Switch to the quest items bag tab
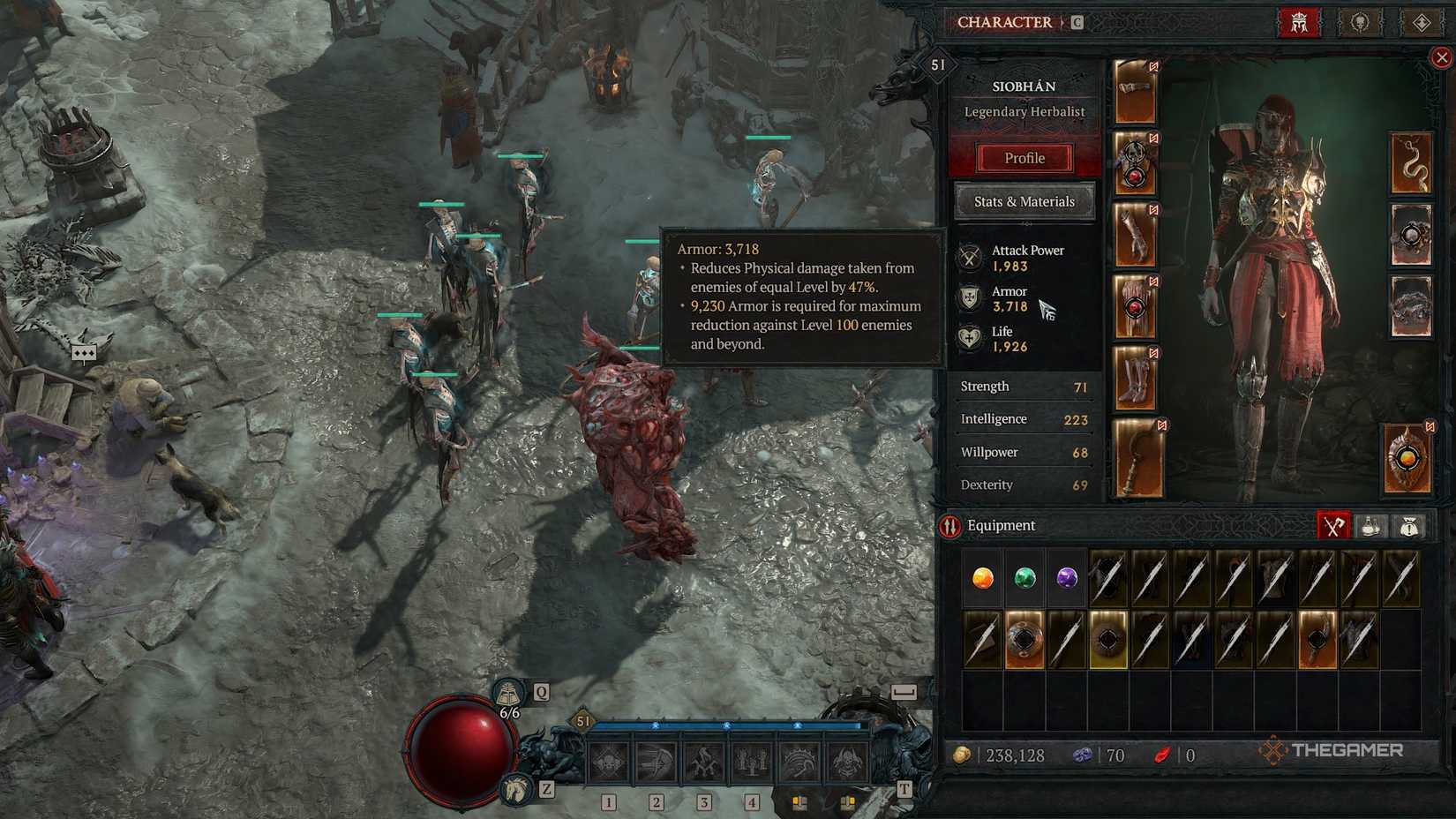Screen dimensions: 1456x819 [x=1408, y=526]
